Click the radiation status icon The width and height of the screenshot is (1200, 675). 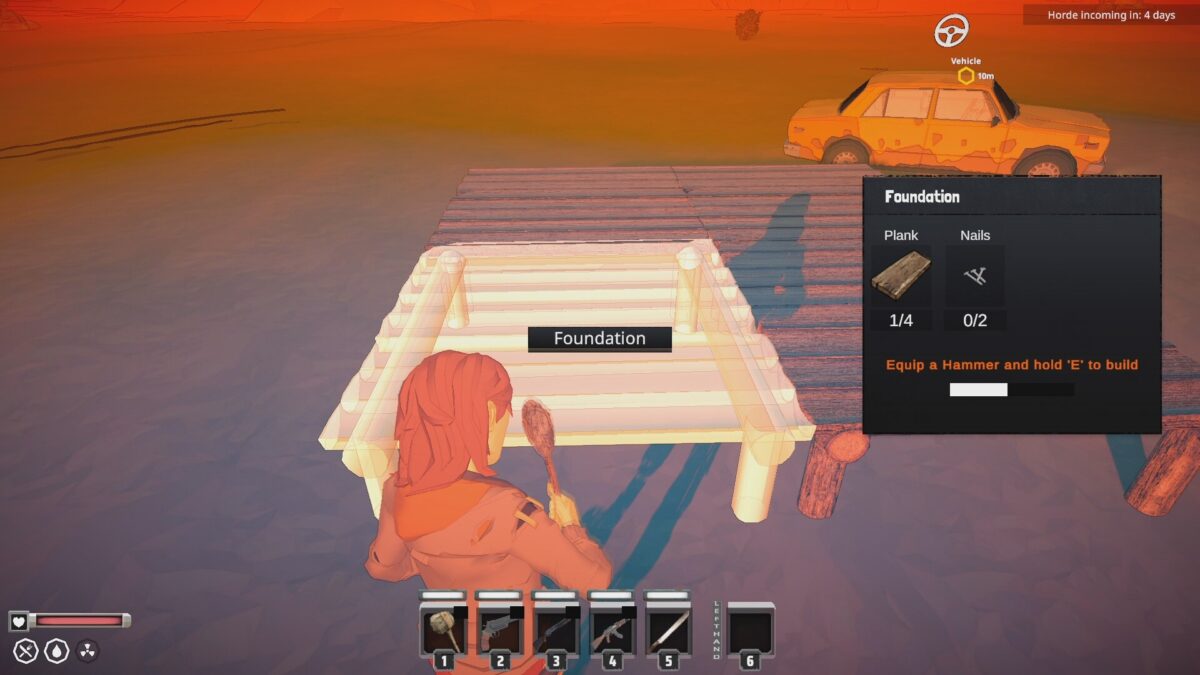click(88, 651)
